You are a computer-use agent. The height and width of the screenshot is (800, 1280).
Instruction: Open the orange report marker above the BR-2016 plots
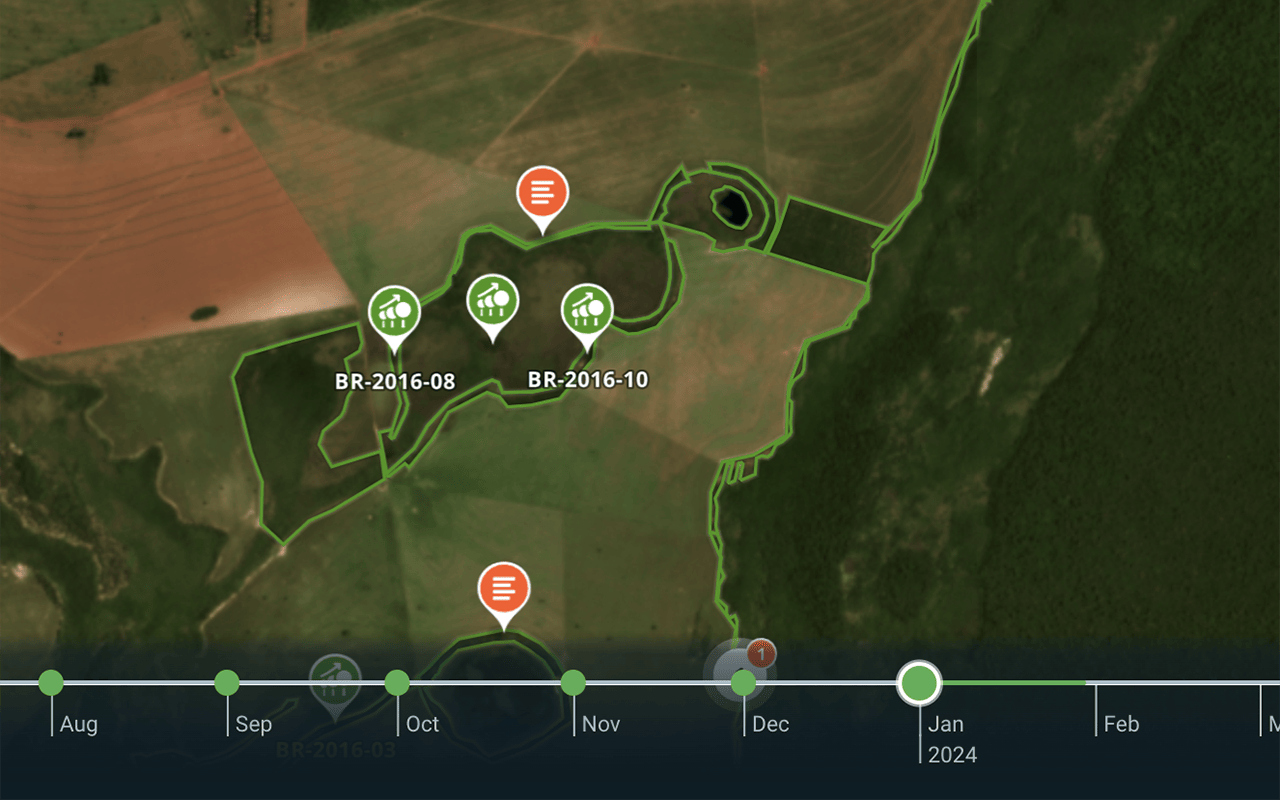point(542,193)
